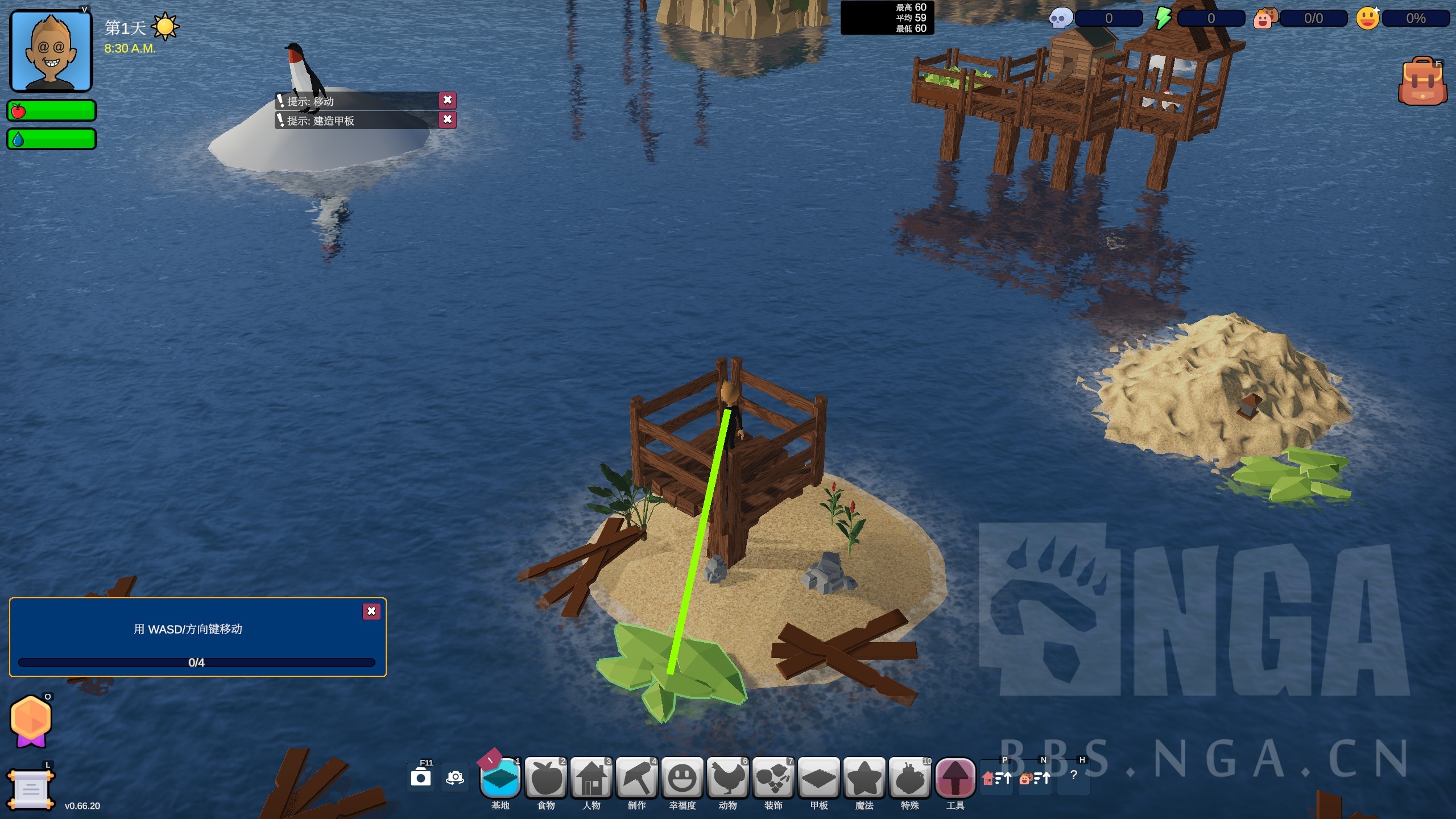1456x819 pixels.
Task: Open the 幸福度 happiness category
Action: click(x=682, y=777)
